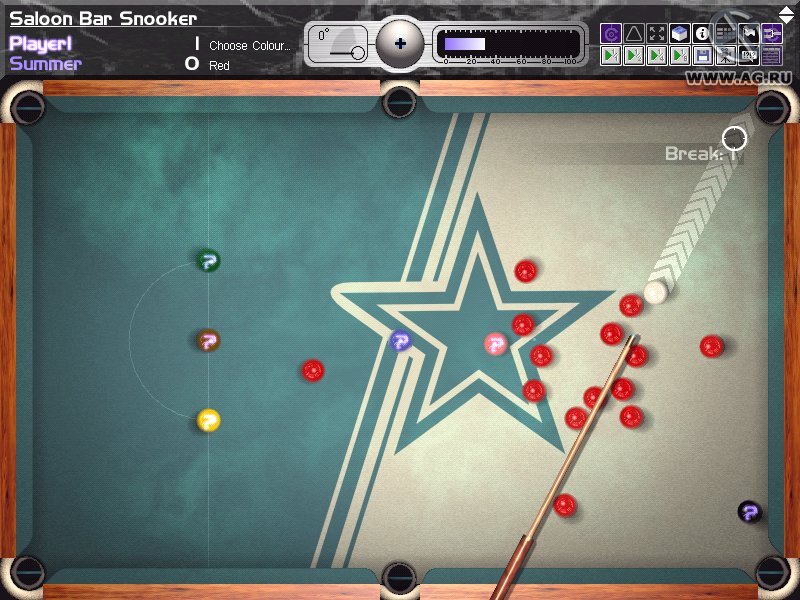Play replay at 1/2 speed
The image size is (800, 600).
(633, 56)
